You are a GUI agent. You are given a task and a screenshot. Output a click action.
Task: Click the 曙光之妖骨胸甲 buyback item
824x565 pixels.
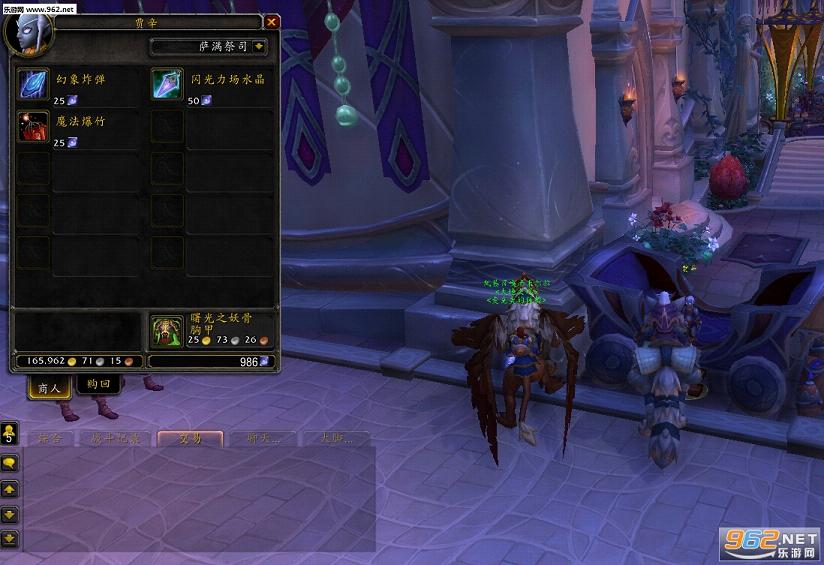click(x=167, y=331)
